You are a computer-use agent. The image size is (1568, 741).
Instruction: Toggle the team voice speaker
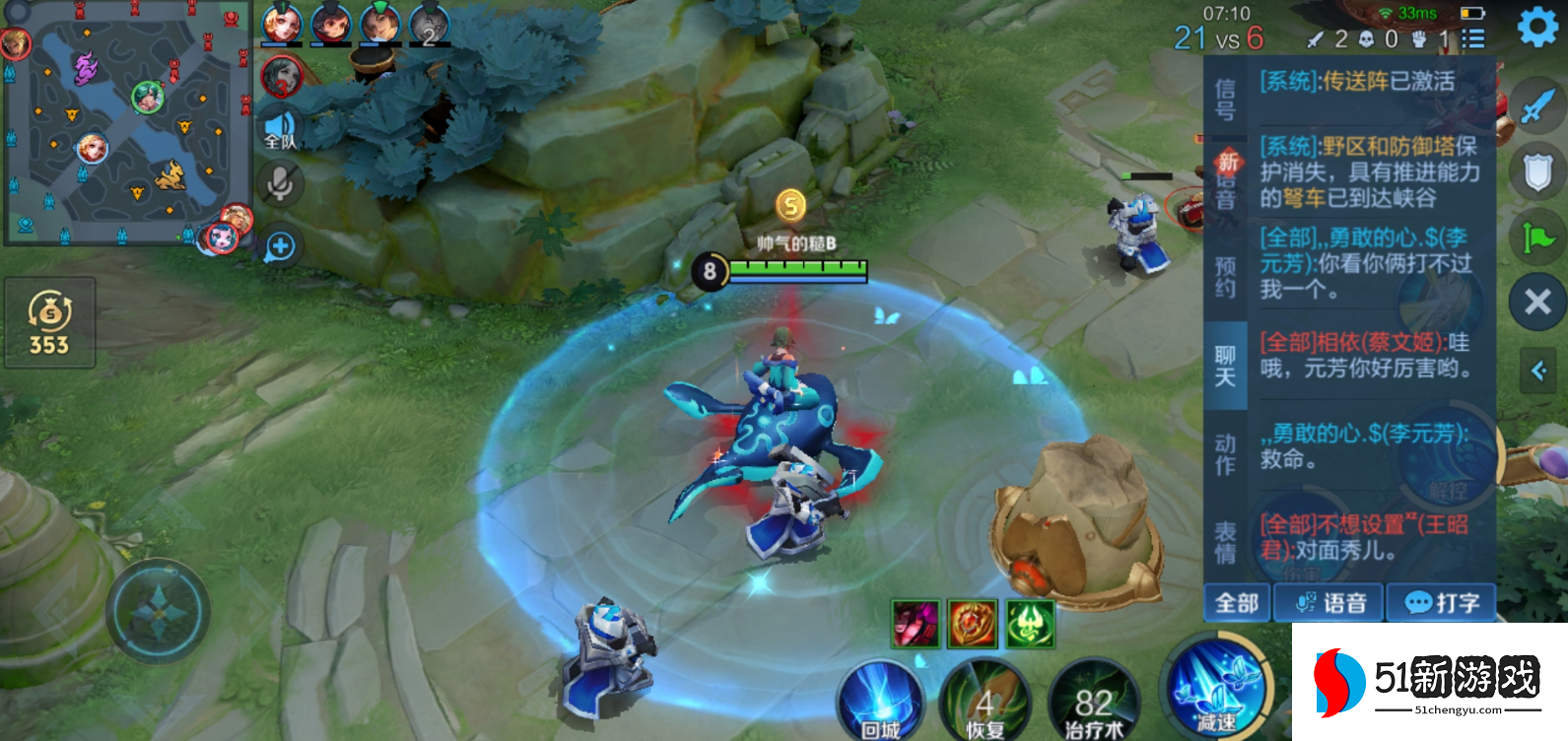[280, 129]
